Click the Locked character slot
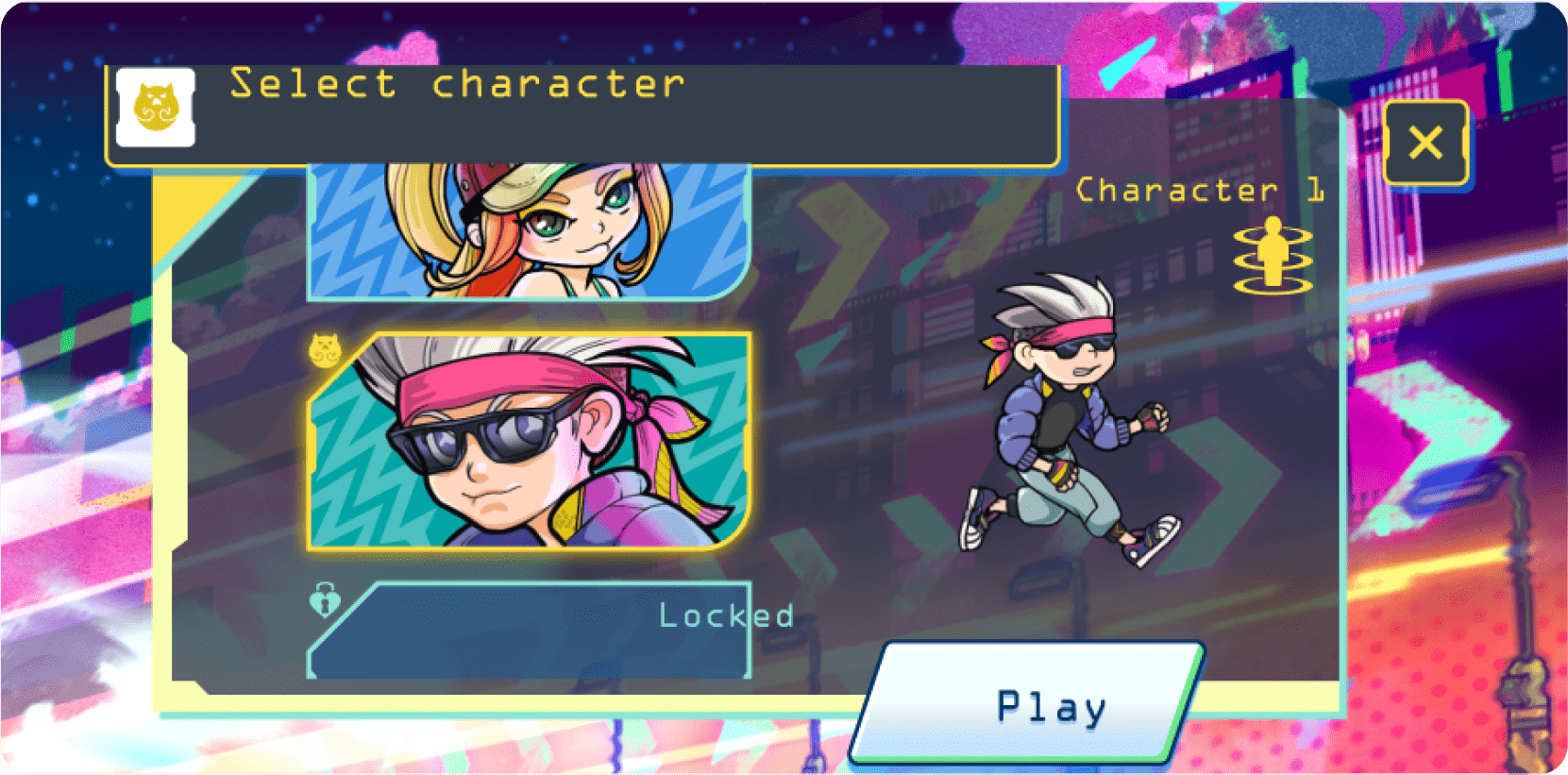Image resolution: width=1568 pixels, height=775 pixels. 529,631
